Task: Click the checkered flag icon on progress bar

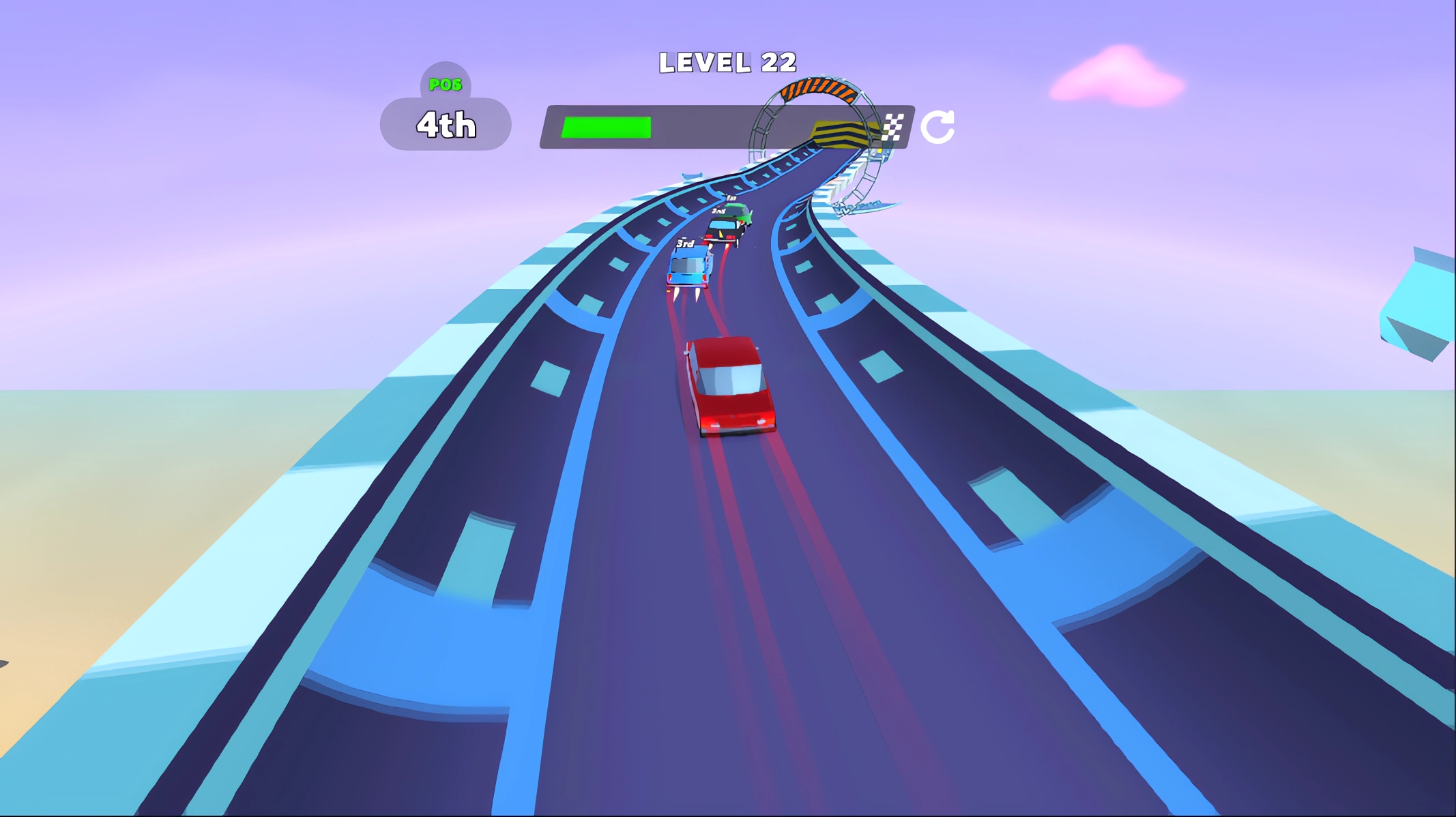Action: point(894,126)
